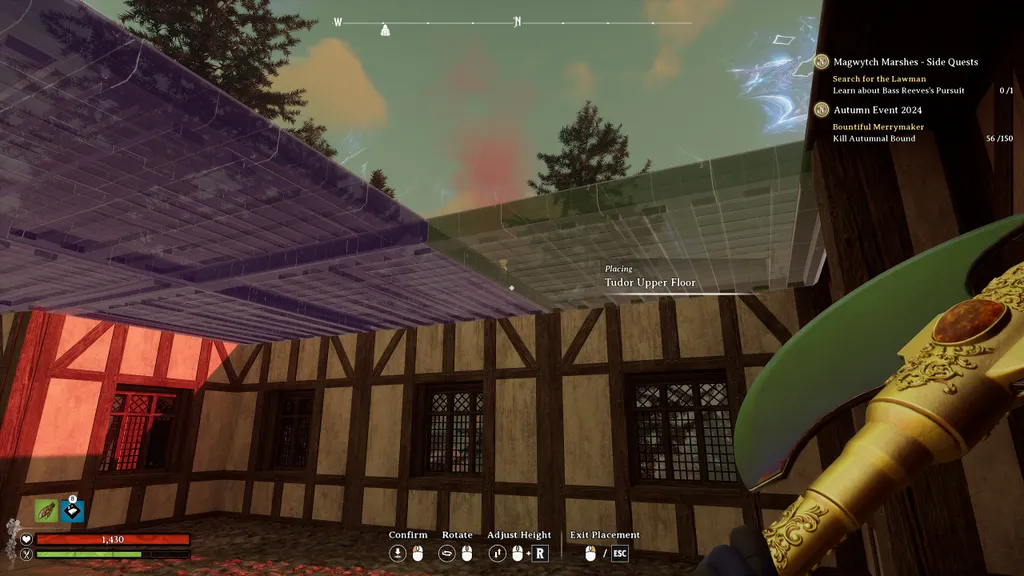The height and width of the screenshot is (576, 1024).
Task: Select the Autumn Event 2024 tracker entry
Action: [877, 110]
